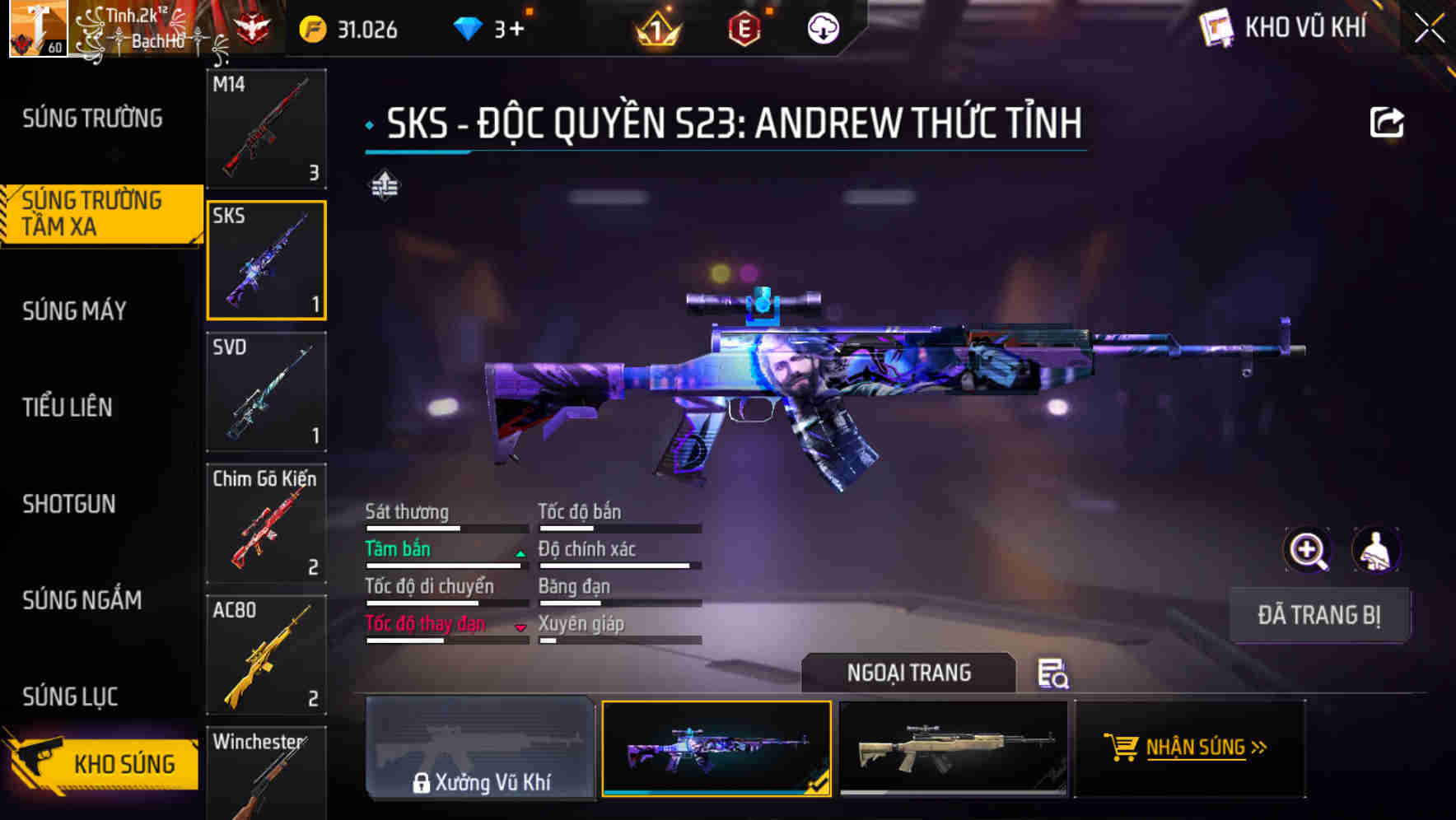Click the NHẬN SÚNG shopping link
The height and width of the screenshot is (820, 1456).
click(1196, 748)
